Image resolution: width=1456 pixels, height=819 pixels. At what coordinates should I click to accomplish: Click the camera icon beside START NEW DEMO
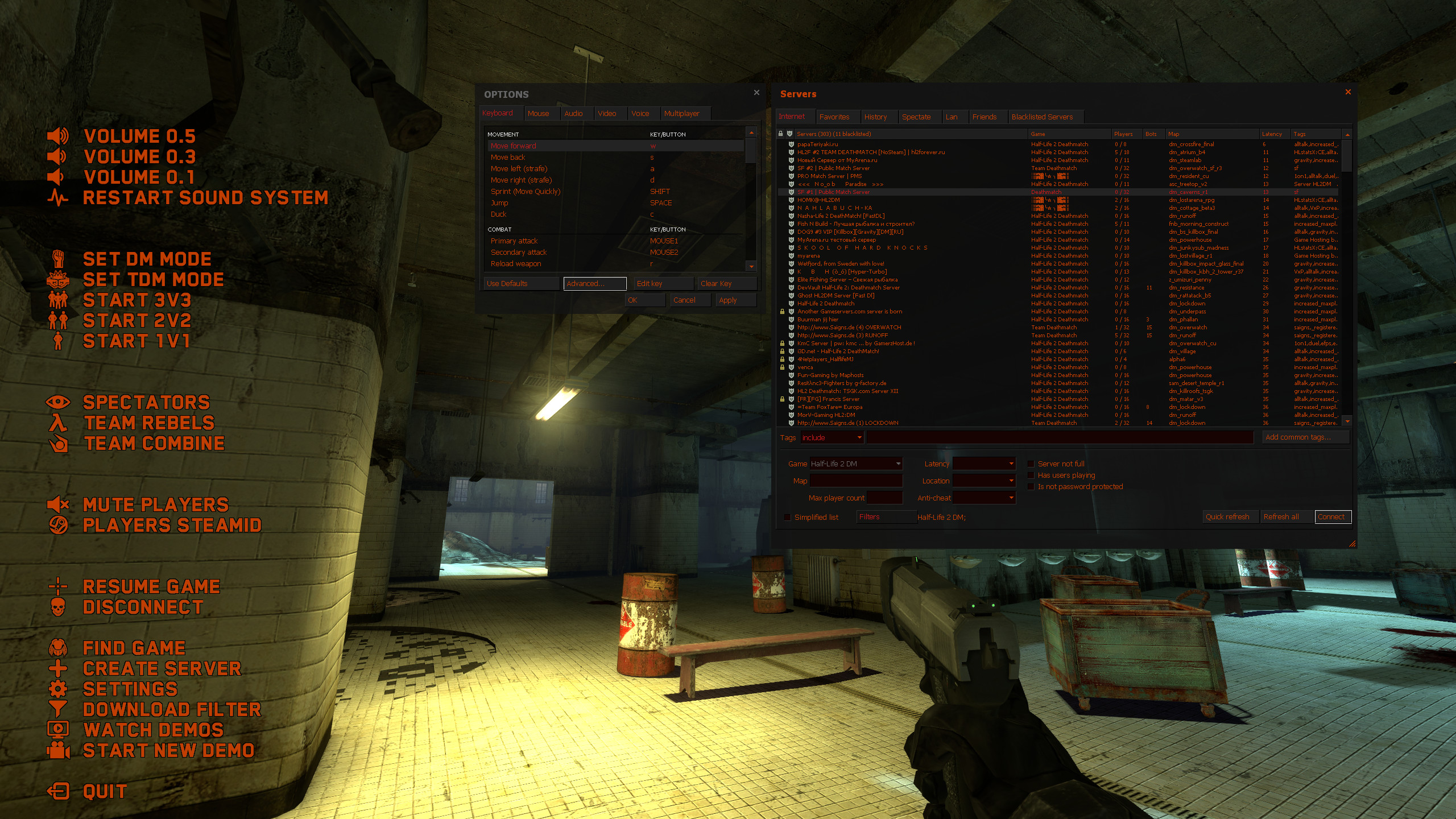coord(59,751)
